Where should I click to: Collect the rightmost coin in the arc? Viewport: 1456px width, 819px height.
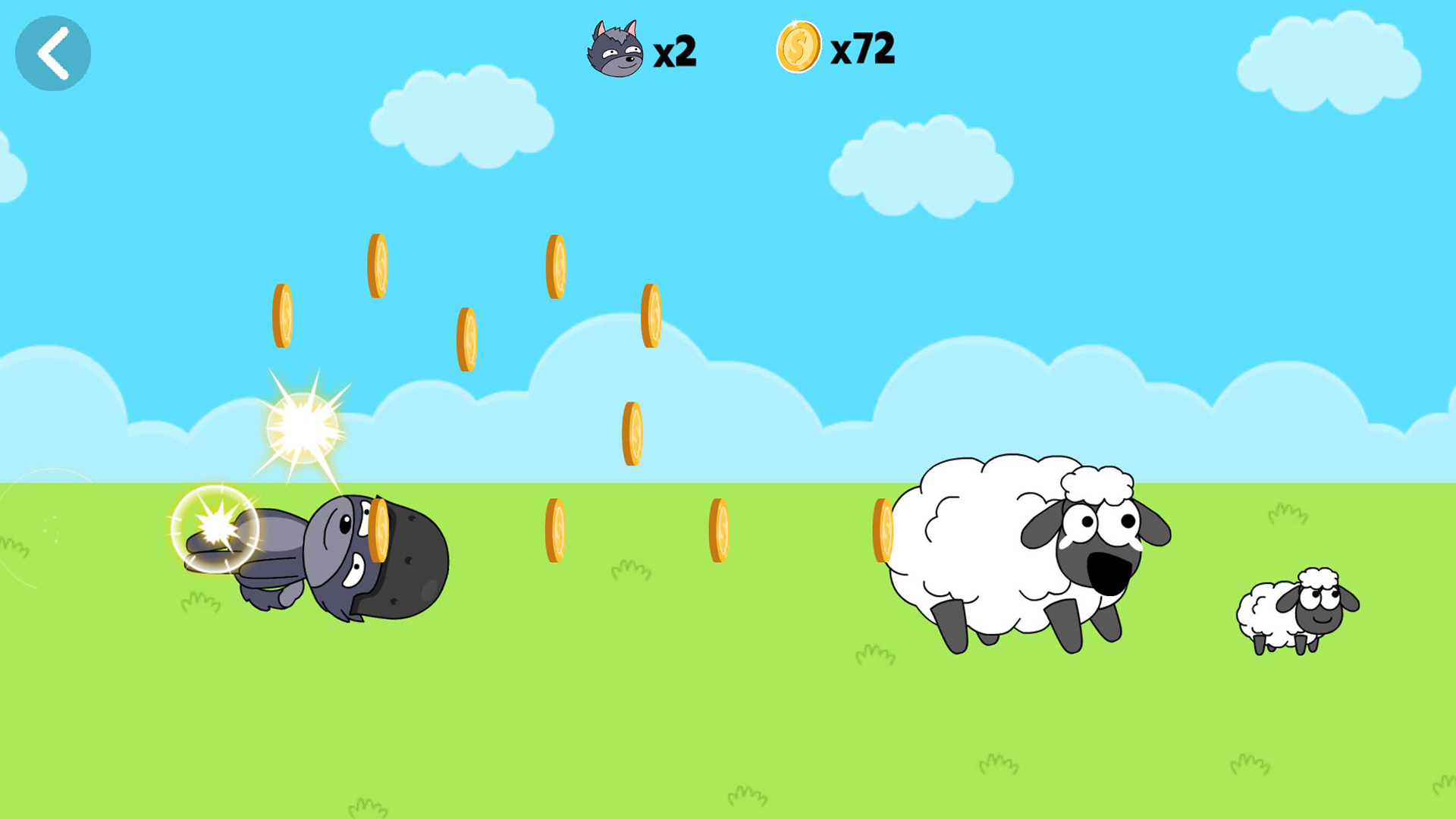(x=651, y=315)
